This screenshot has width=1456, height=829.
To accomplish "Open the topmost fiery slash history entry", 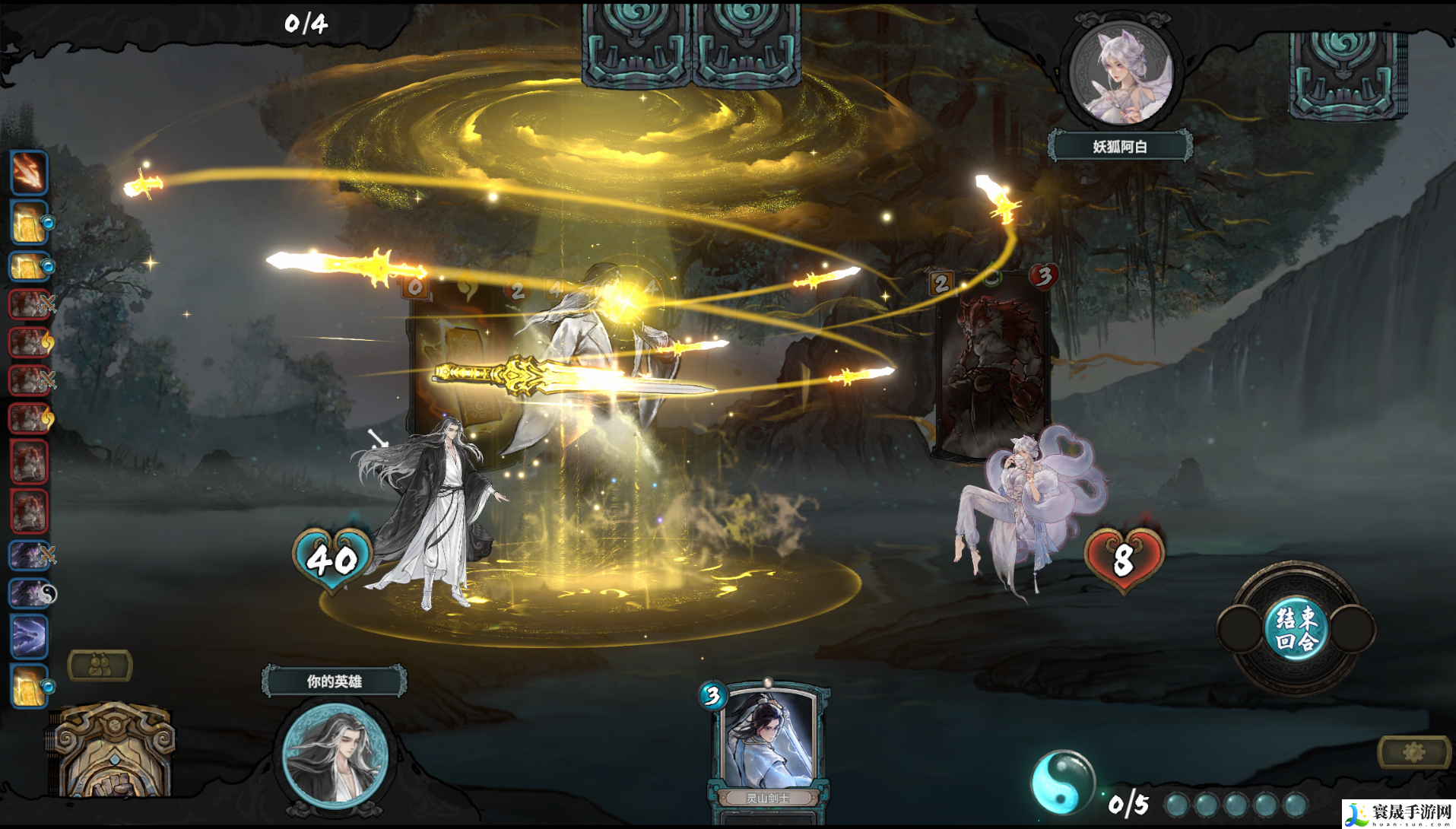I will click(x=30, y=172).
